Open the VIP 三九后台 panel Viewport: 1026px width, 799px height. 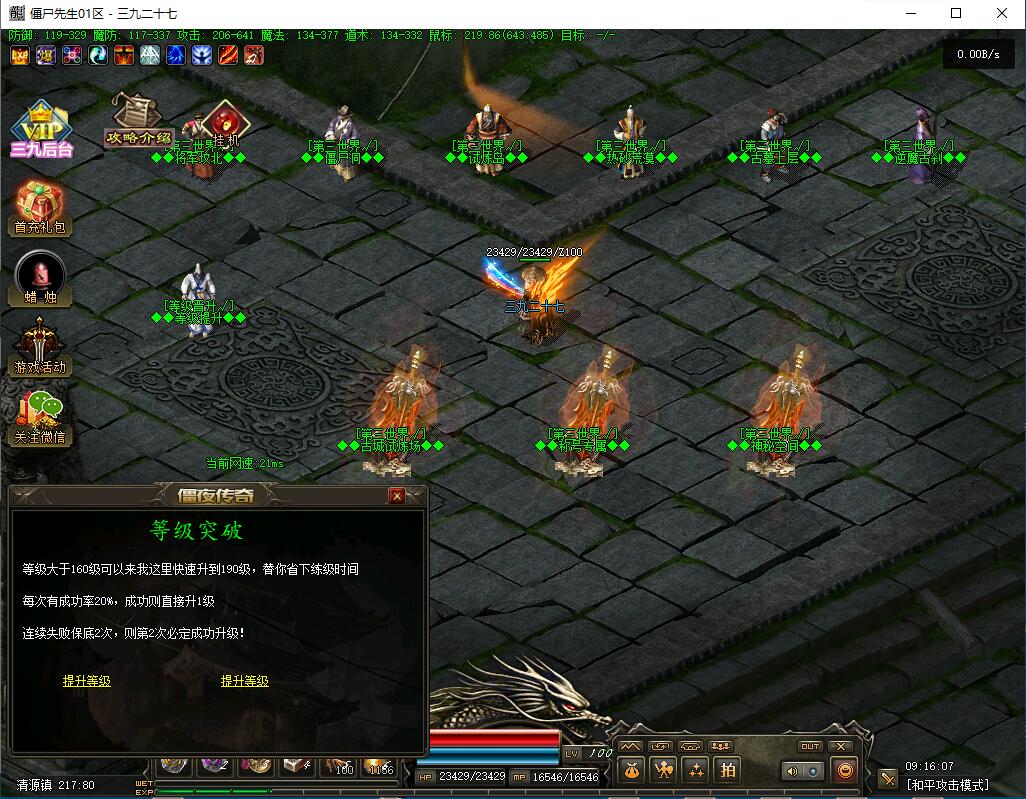pyautogui.click(x=41, y=128)
